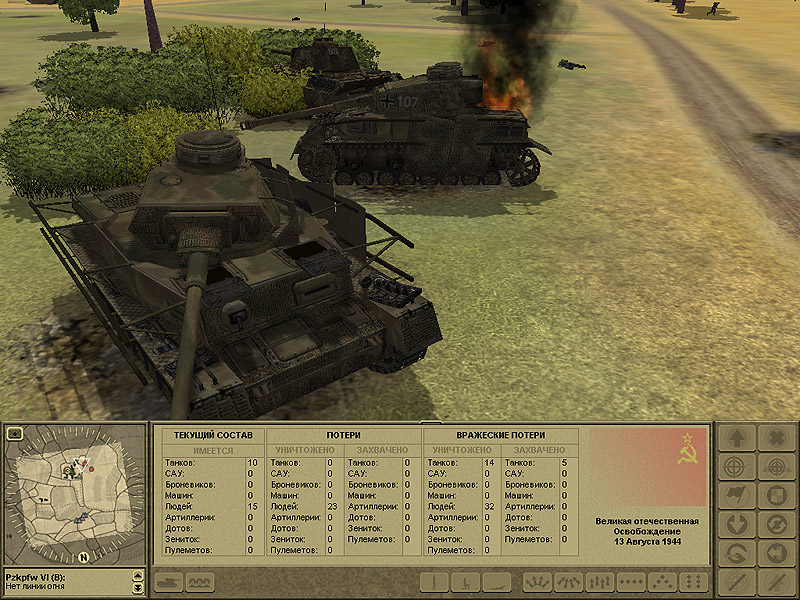The width and height of the screenshot is (800, 600).
Task: Choose the crosshair with side triangles command
Action: click(773, 467)
